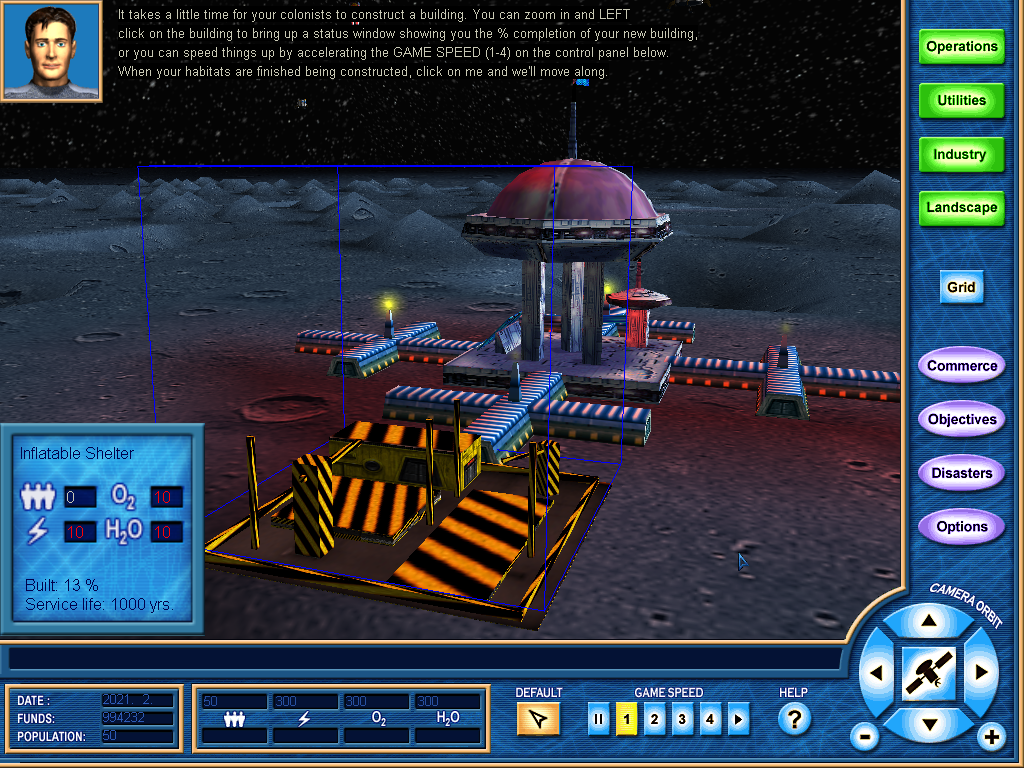1024x768 pixels.
Task: Open the Landscape menu
Action: [961, 208]
